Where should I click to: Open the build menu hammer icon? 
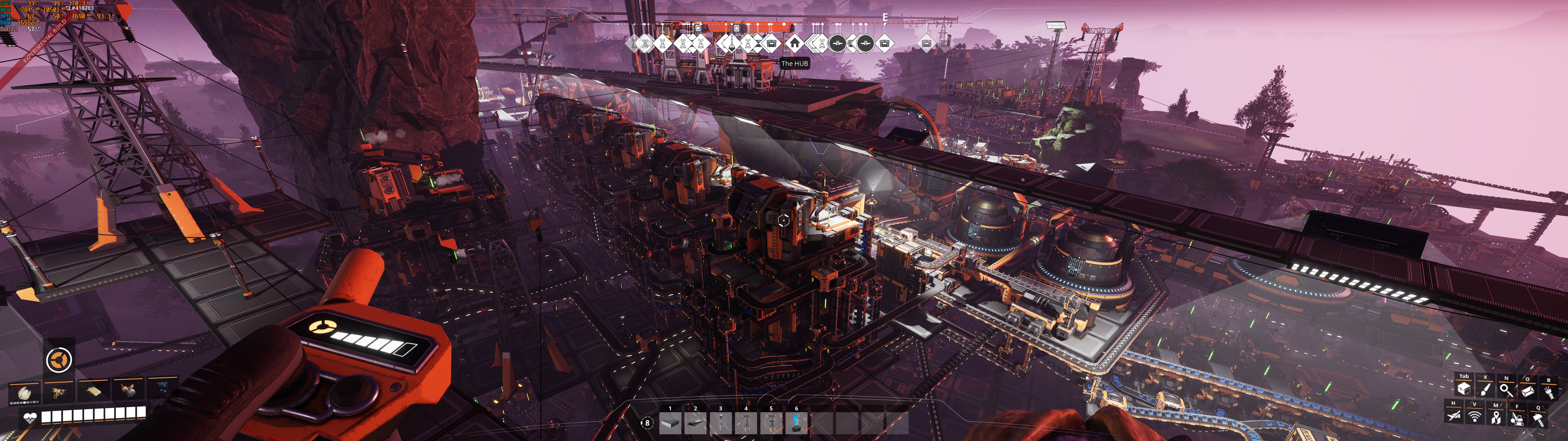click(x=1538, y=418)
